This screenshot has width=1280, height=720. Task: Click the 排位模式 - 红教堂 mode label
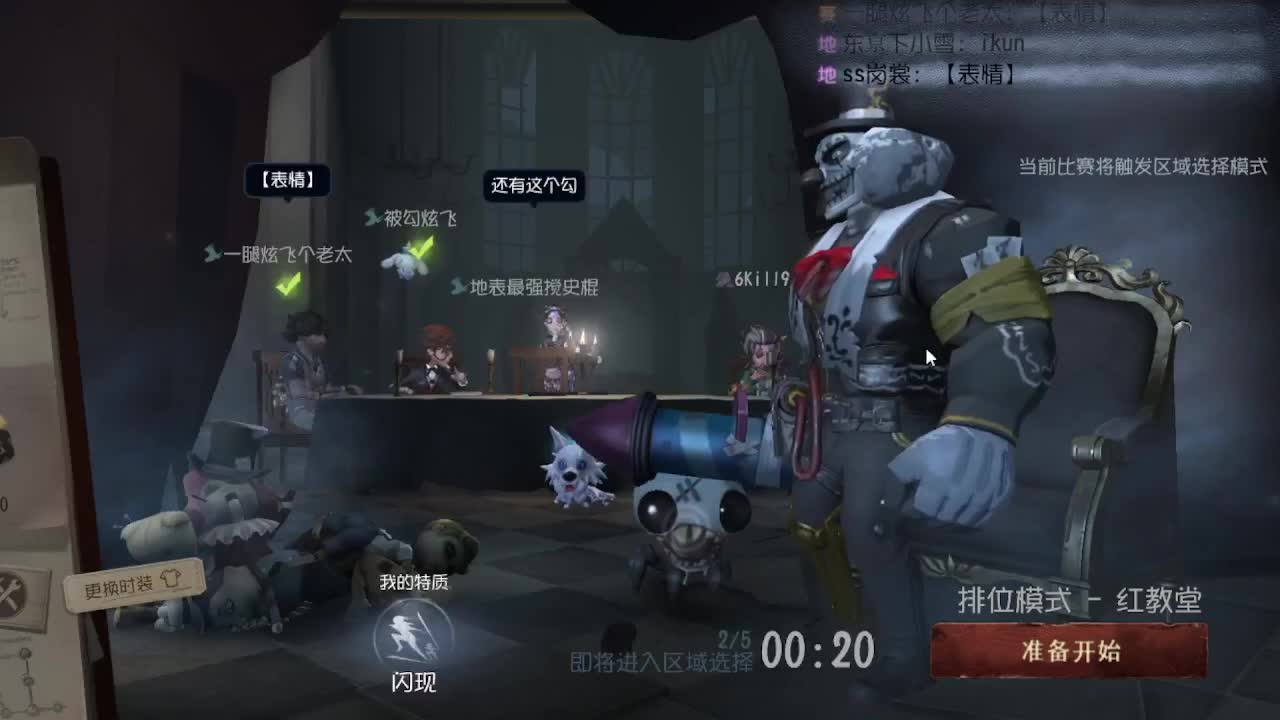(1078, 601)
